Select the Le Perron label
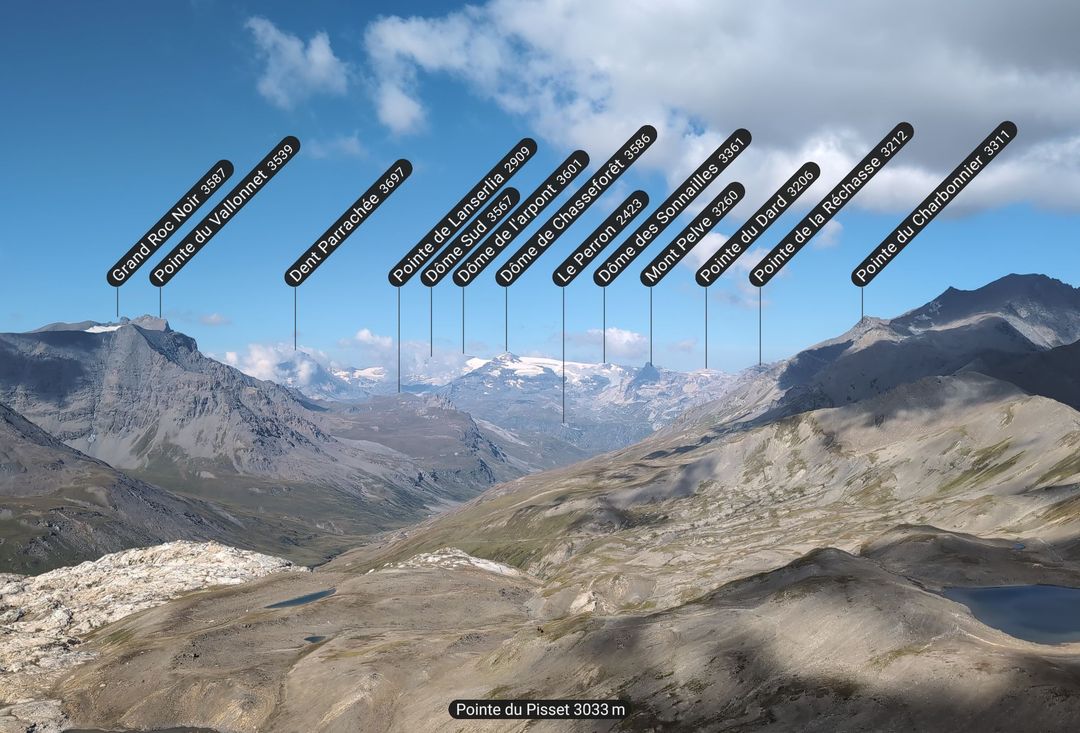Screen dimensions: 1080x733 pos(600,239)
